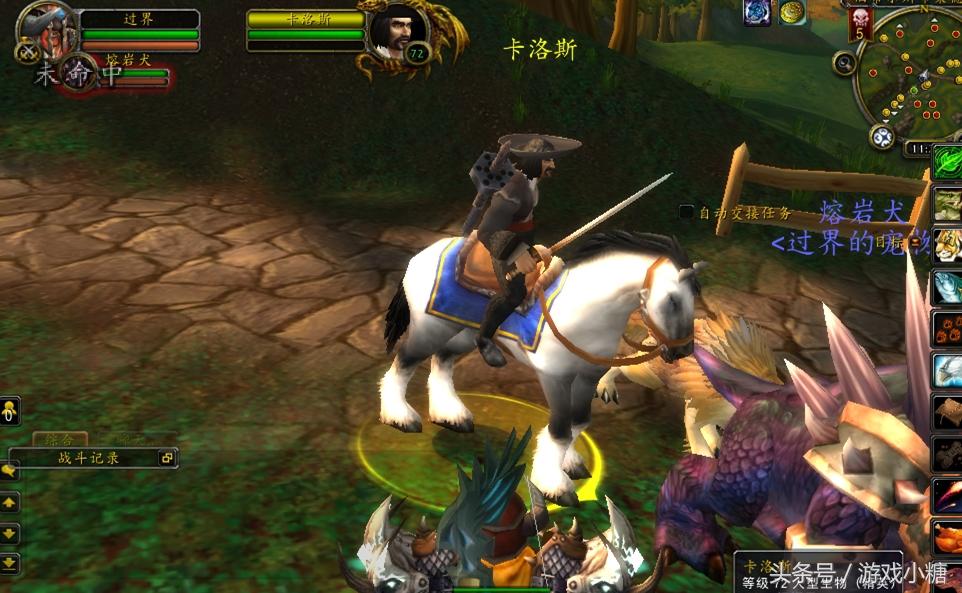
Task: Click the blue swirl buff icon
Action: [x=757, y=12]
